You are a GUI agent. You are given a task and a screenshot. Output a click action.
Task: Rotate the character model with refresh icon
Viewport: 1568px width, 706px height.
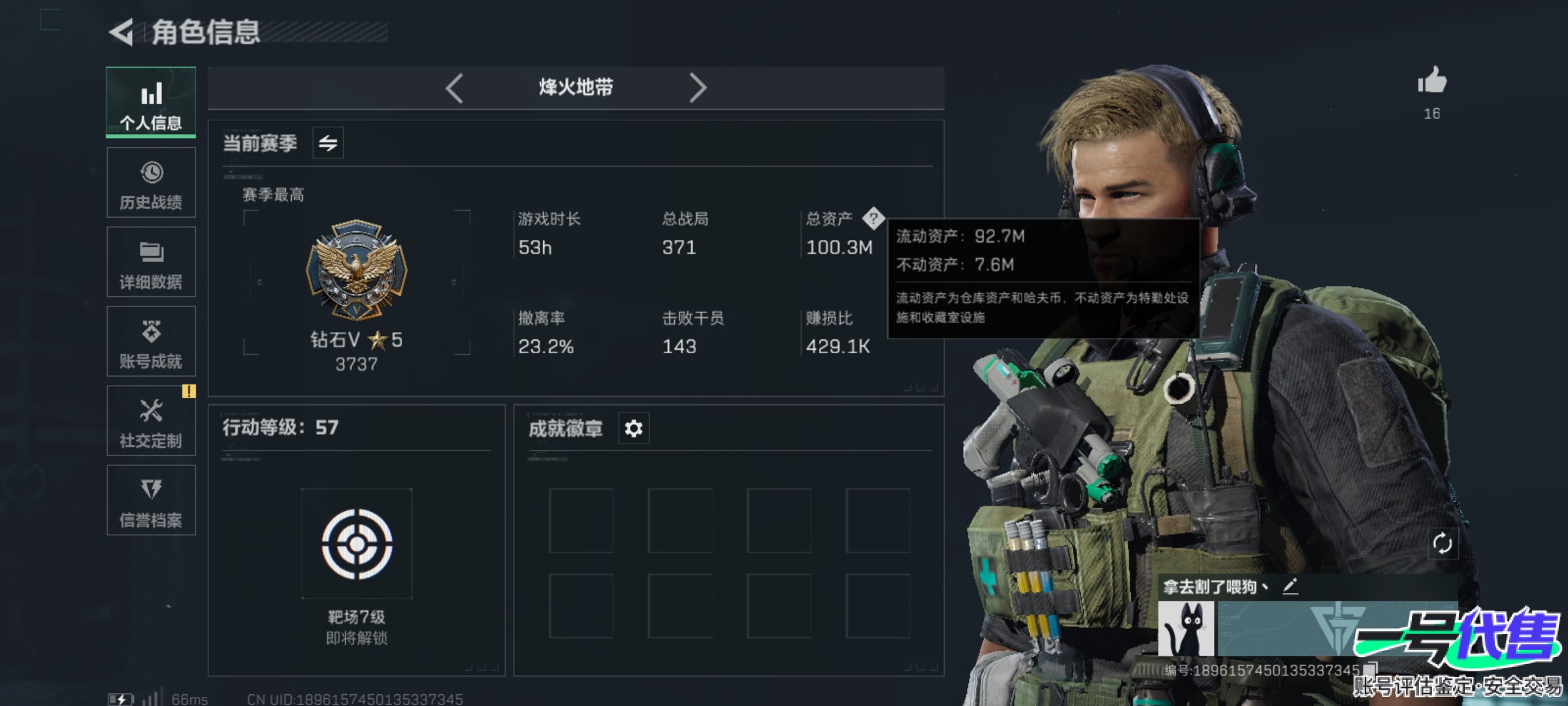pyautogui.click(x=1442, y=543)
